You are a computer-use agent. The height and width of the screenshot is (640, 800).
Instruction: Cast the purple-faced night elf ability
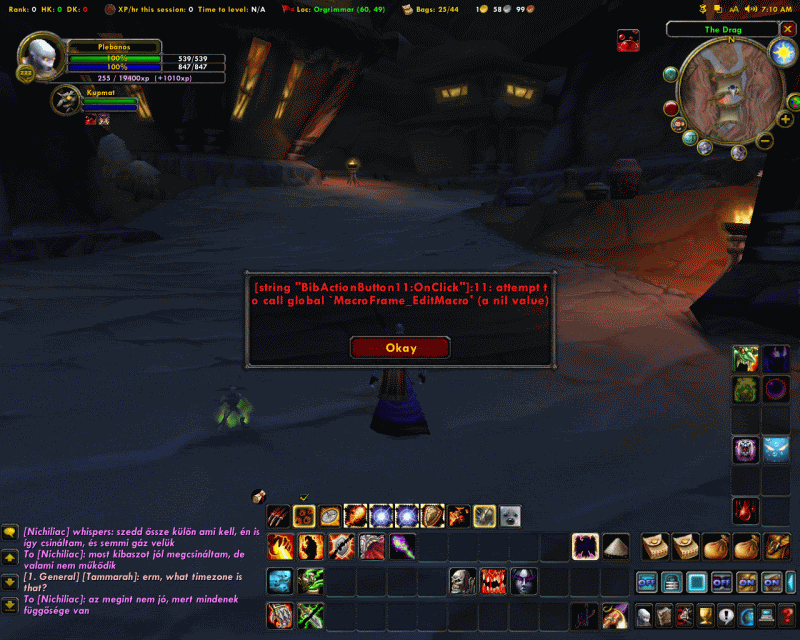pos(524,581)
